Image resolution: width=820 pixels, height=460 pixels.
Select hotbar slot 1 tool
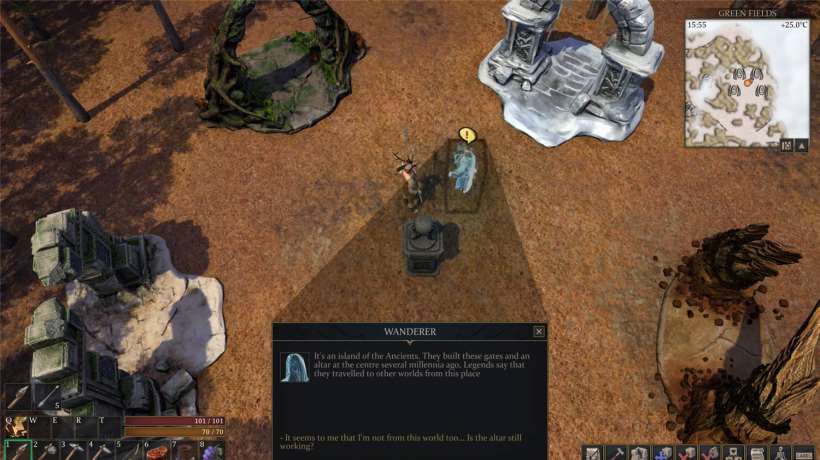coord(19,452)
